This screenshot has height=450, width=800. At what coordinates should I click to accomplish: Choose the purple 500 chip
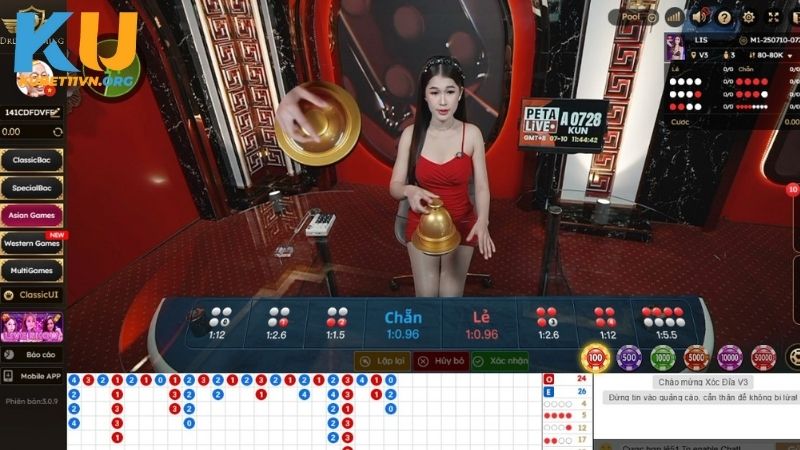tap(629, 357)
